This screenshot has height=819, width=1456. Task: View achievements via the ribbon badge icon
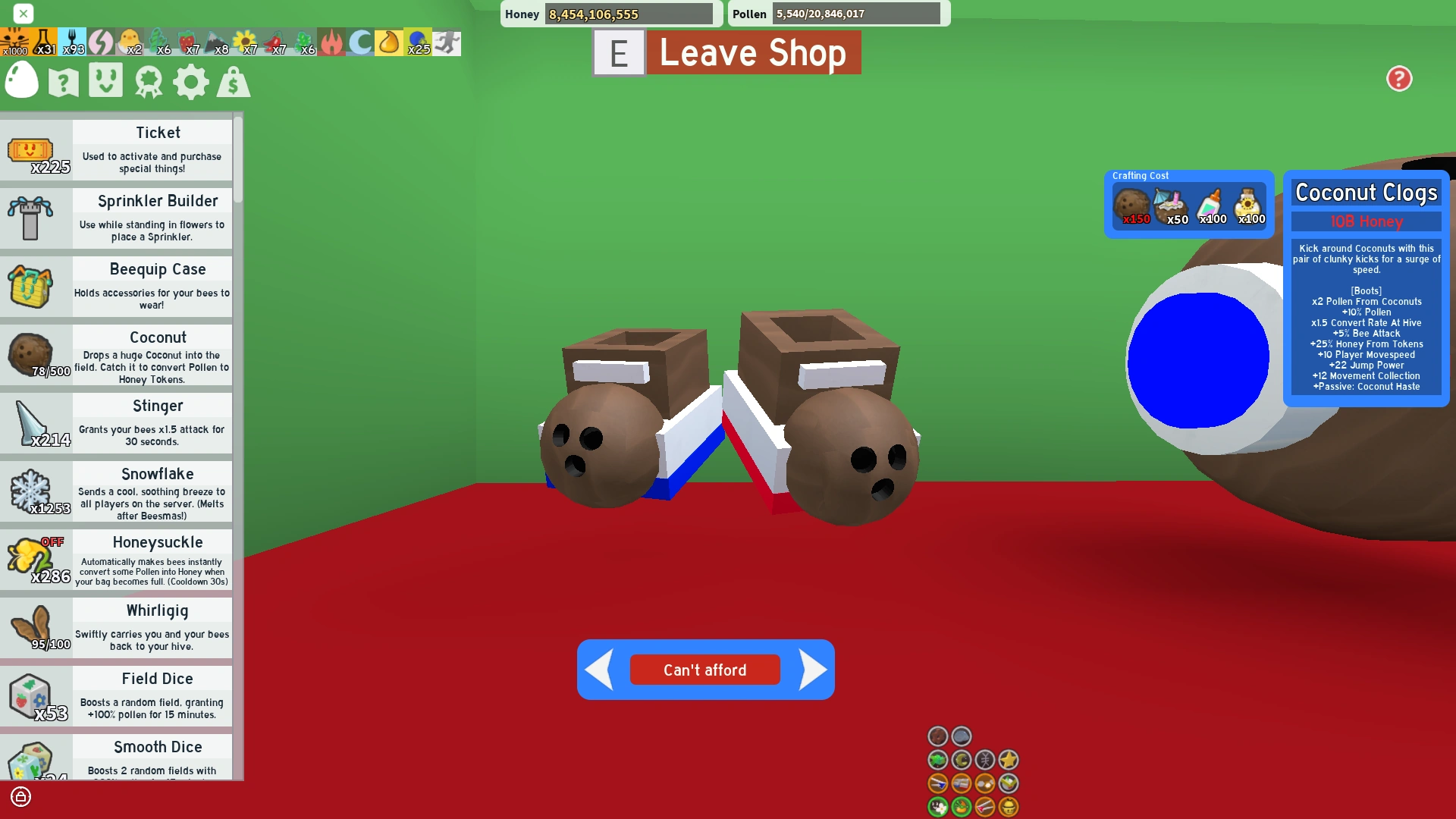tap(149, 81)
